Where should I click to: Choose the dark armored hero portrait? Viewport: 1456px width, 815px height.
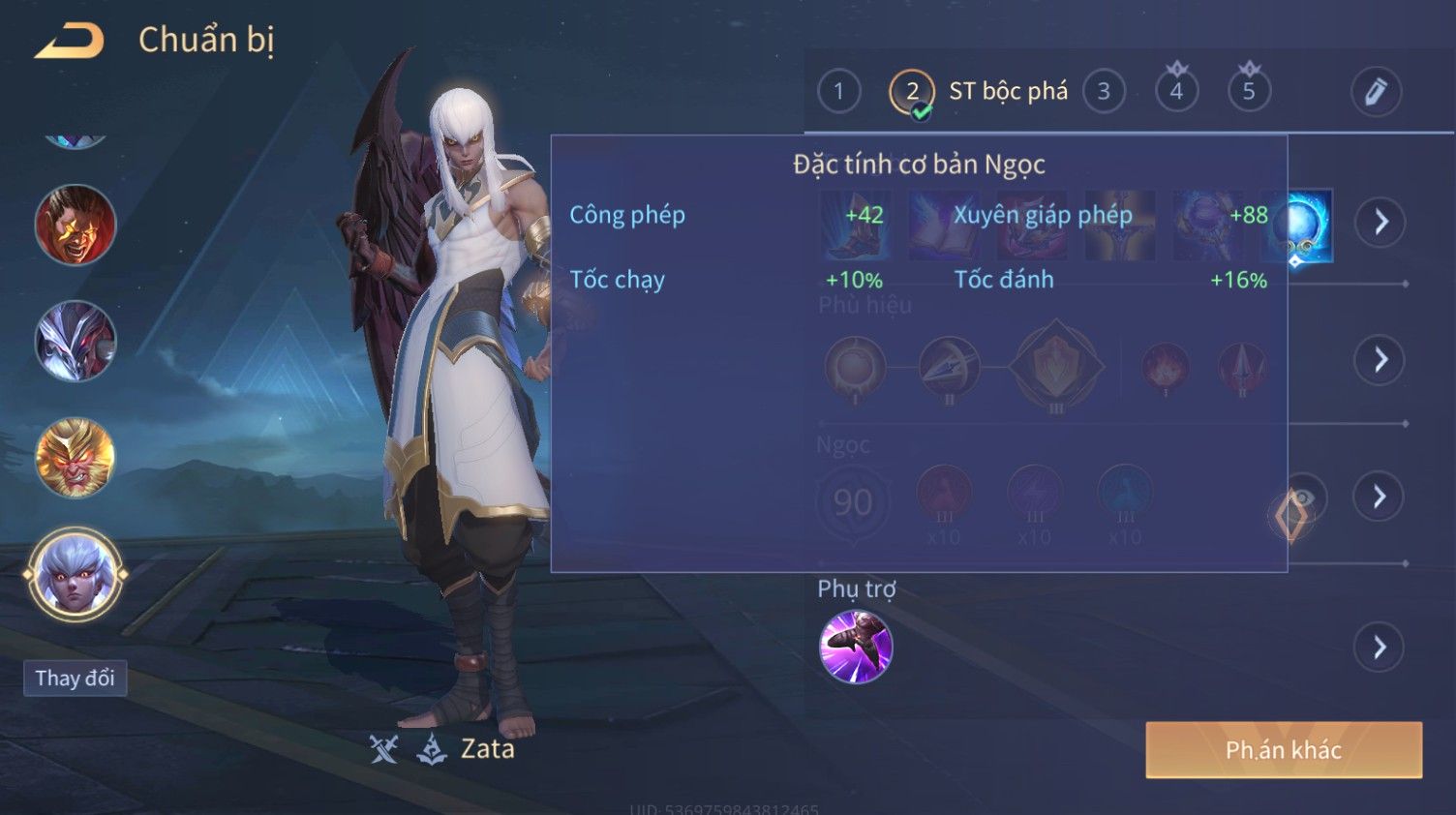[x=76, y=341]
